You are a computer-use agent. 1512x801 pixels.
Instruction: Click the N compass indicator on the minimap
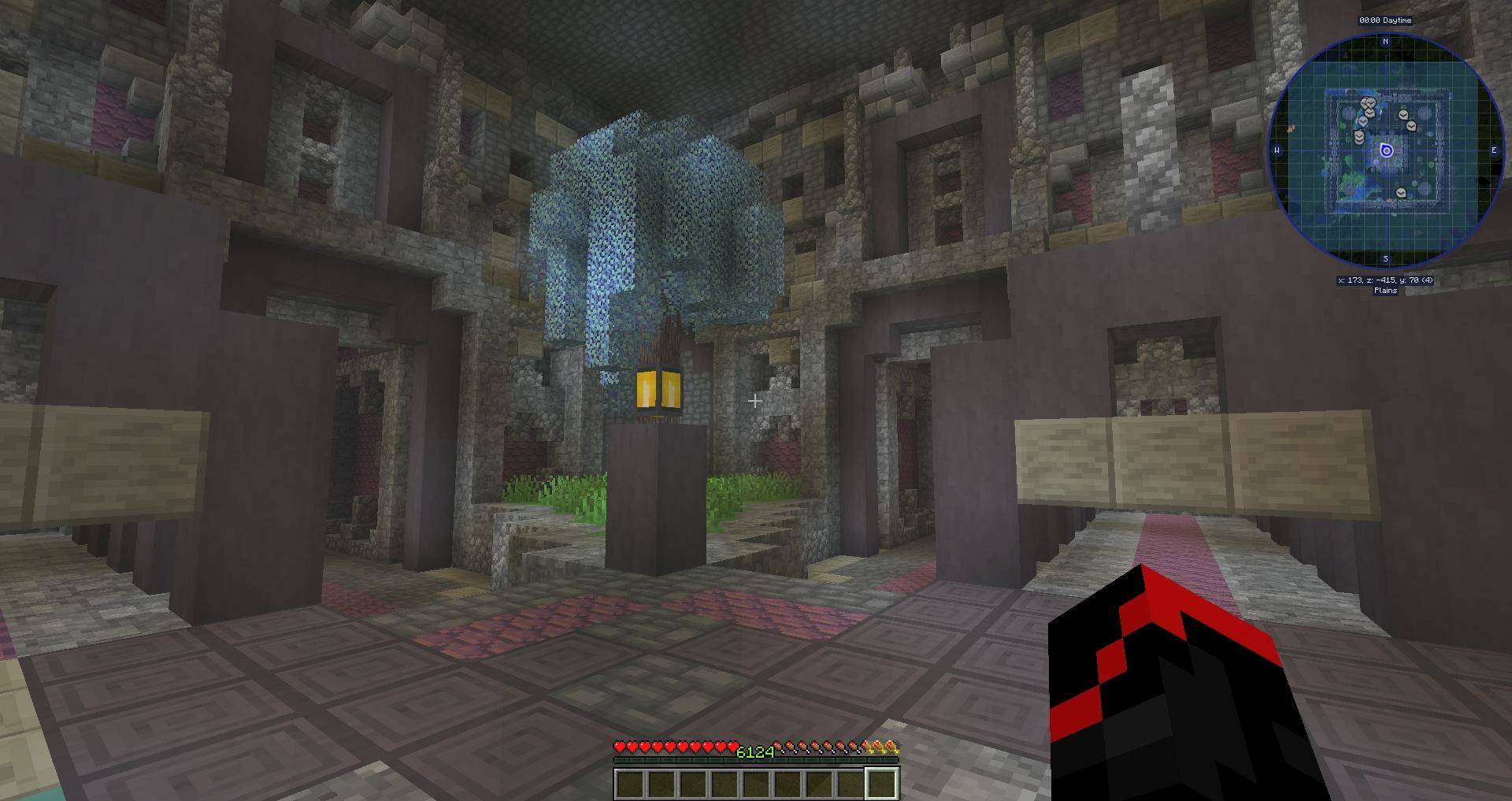pos(1385,40)
